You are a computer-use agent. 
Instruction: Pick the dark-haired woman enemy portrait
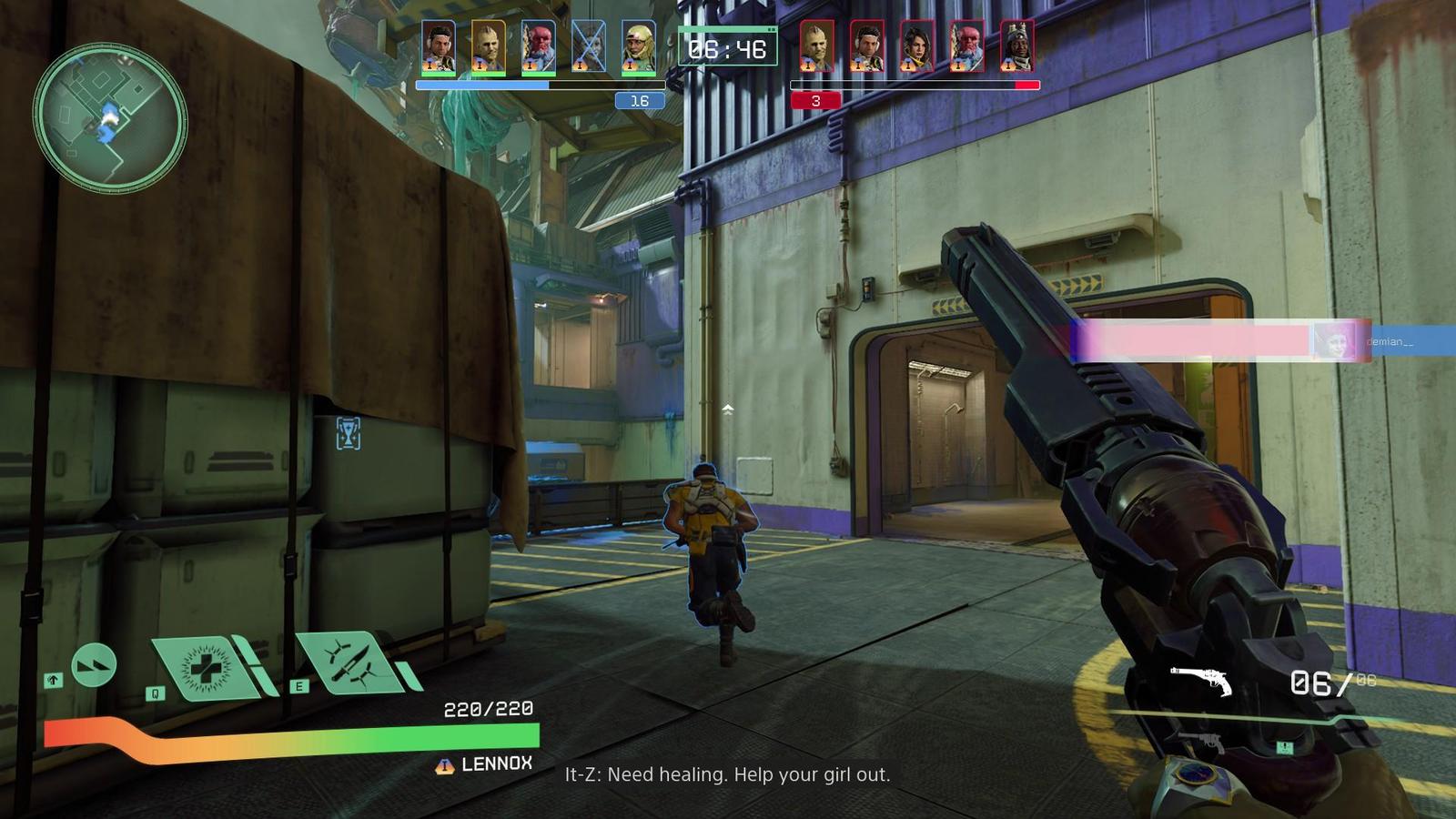coord(916,47)
